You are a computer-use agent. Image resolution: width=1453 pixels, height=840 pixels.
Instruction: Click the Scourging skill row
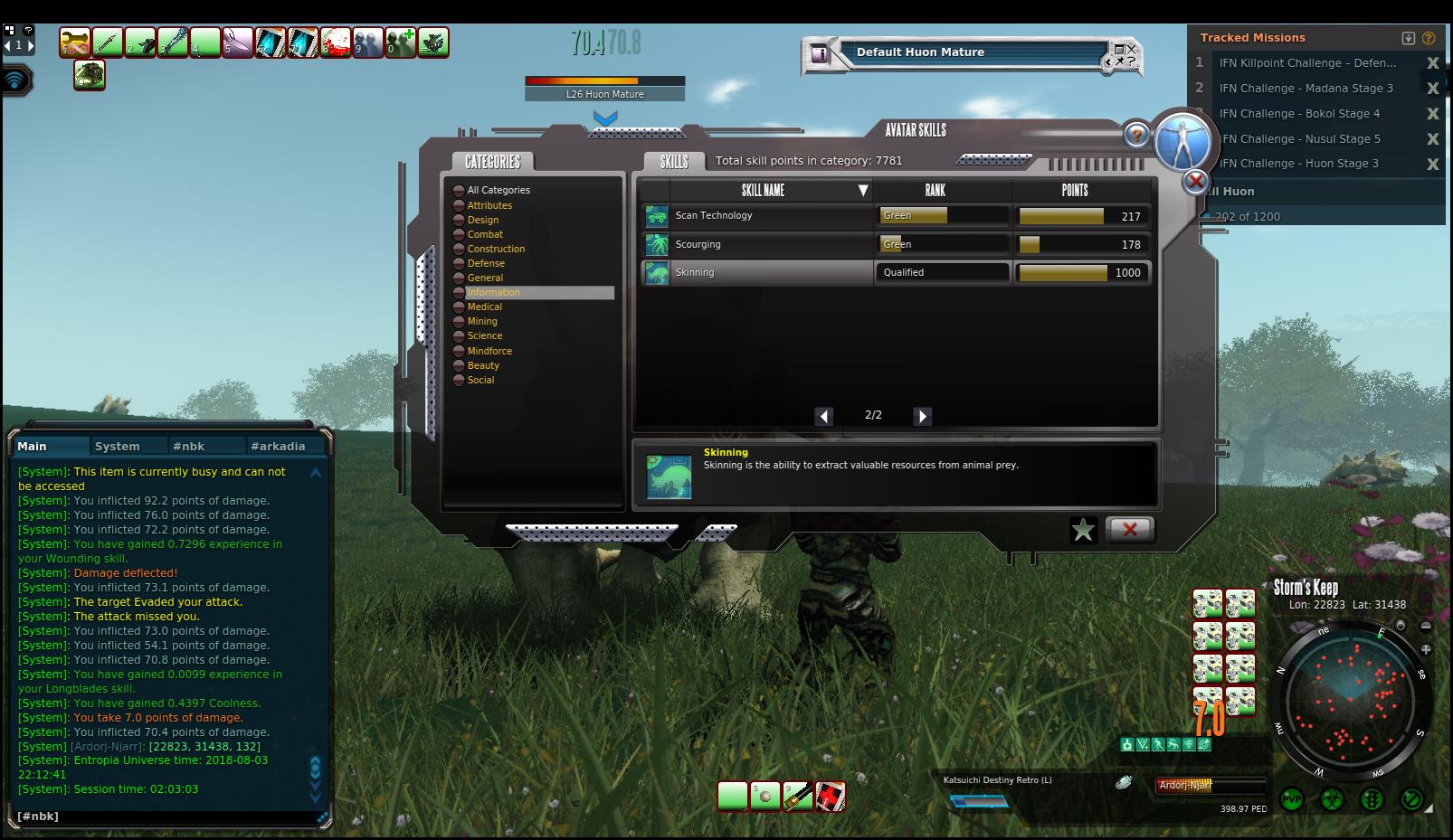click(x=756, y=244)
